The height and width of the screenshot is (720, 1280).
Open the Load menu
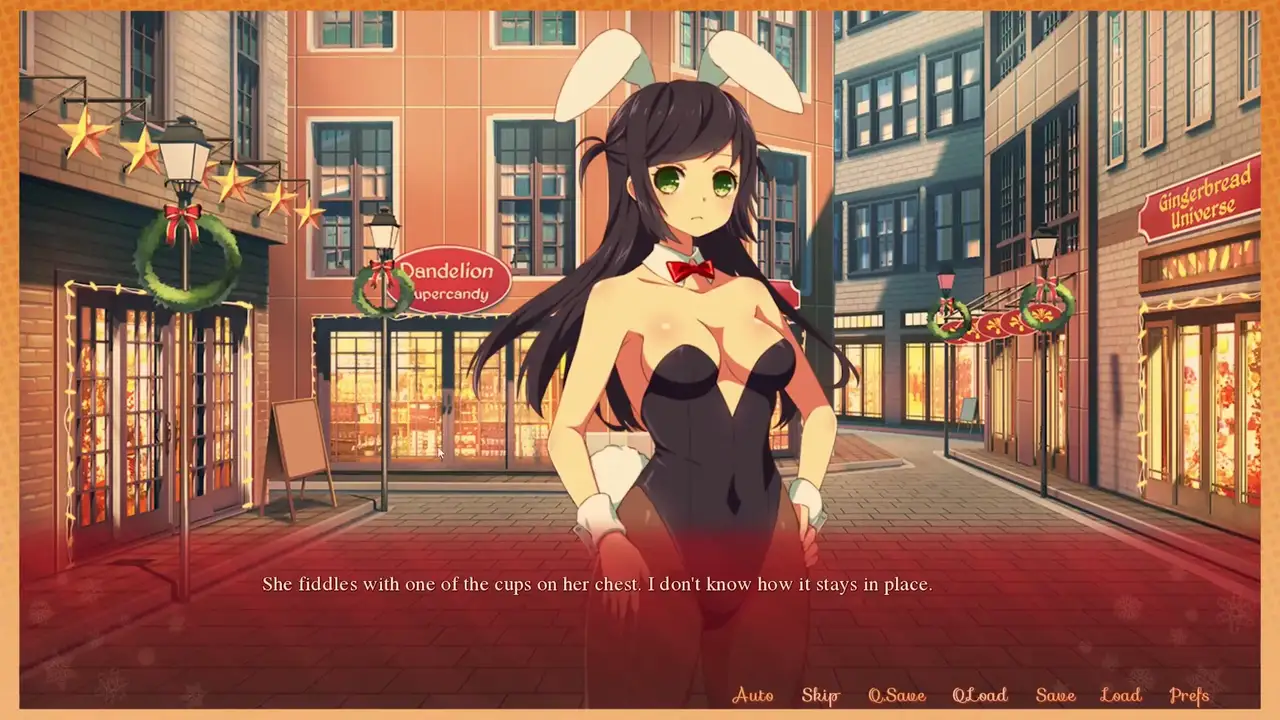(1120, 695)
